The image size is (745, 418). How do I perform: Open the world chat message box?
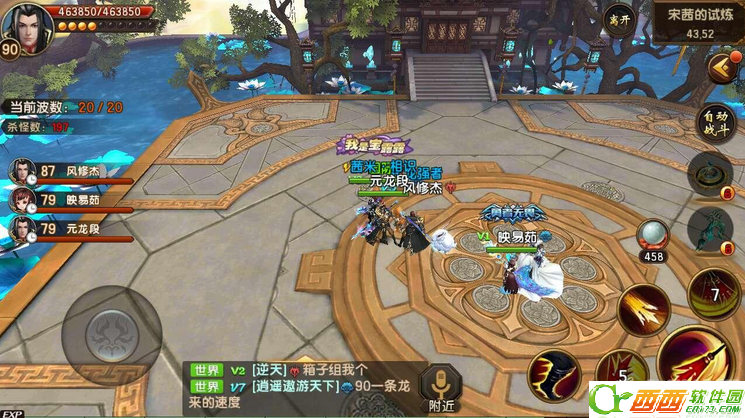(x=300, y=386)
